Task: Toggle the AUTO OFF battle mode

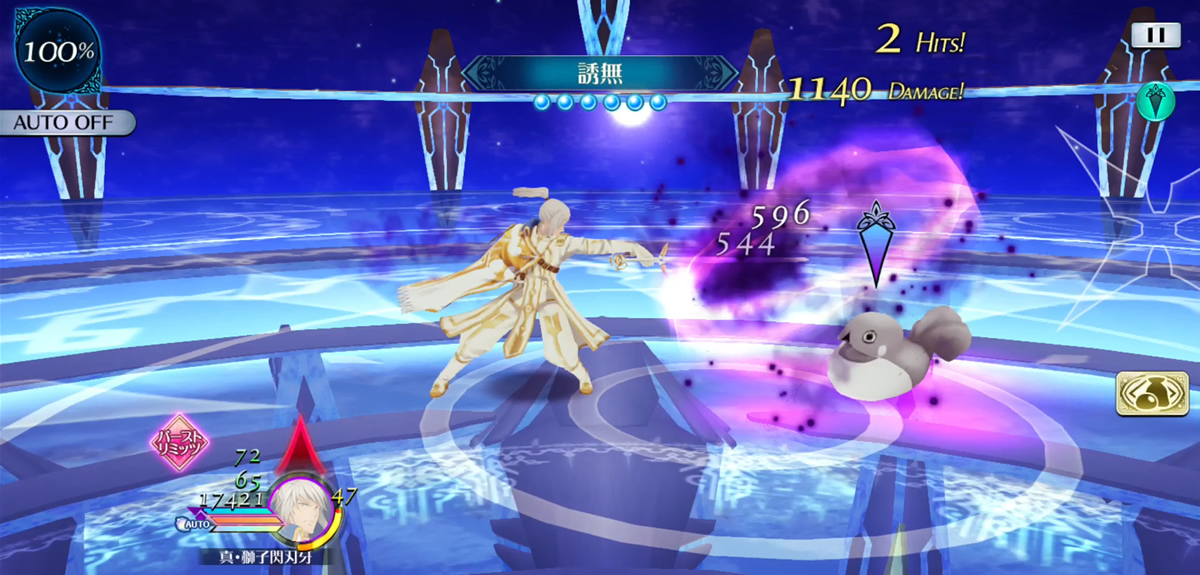Action: (67, 123)
